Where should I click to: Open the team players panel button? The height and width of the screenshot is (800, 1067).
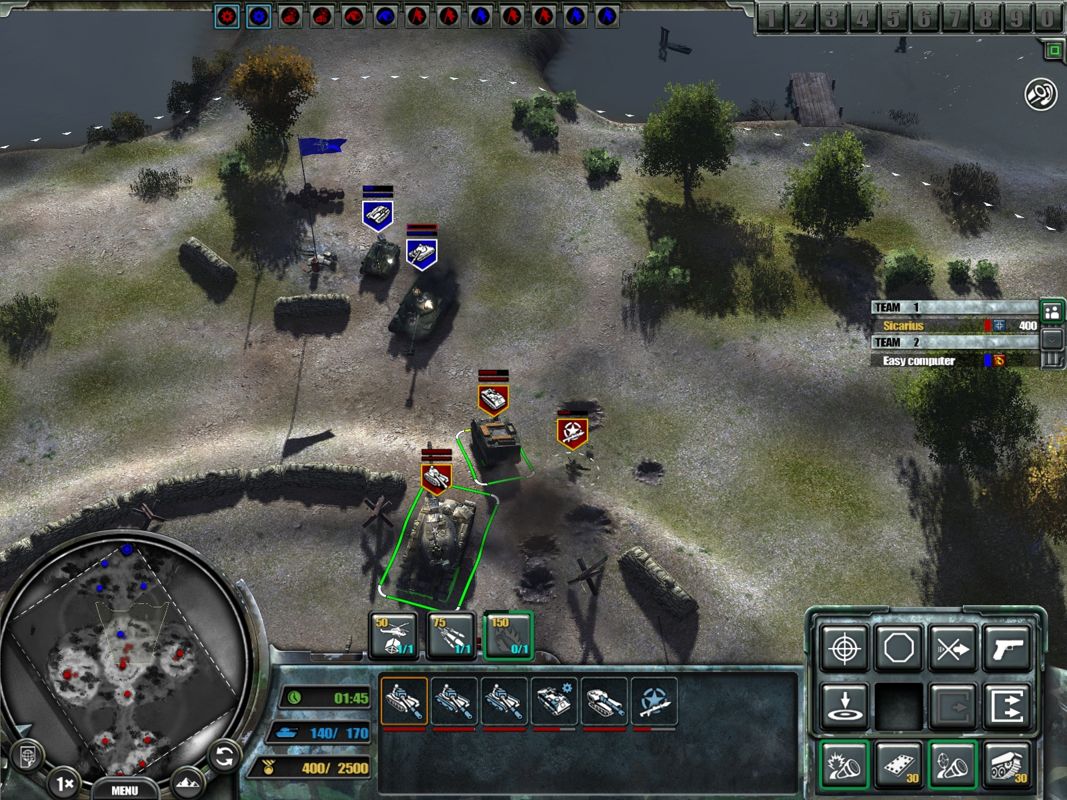pyautogui.click(x=1051, y=311)
